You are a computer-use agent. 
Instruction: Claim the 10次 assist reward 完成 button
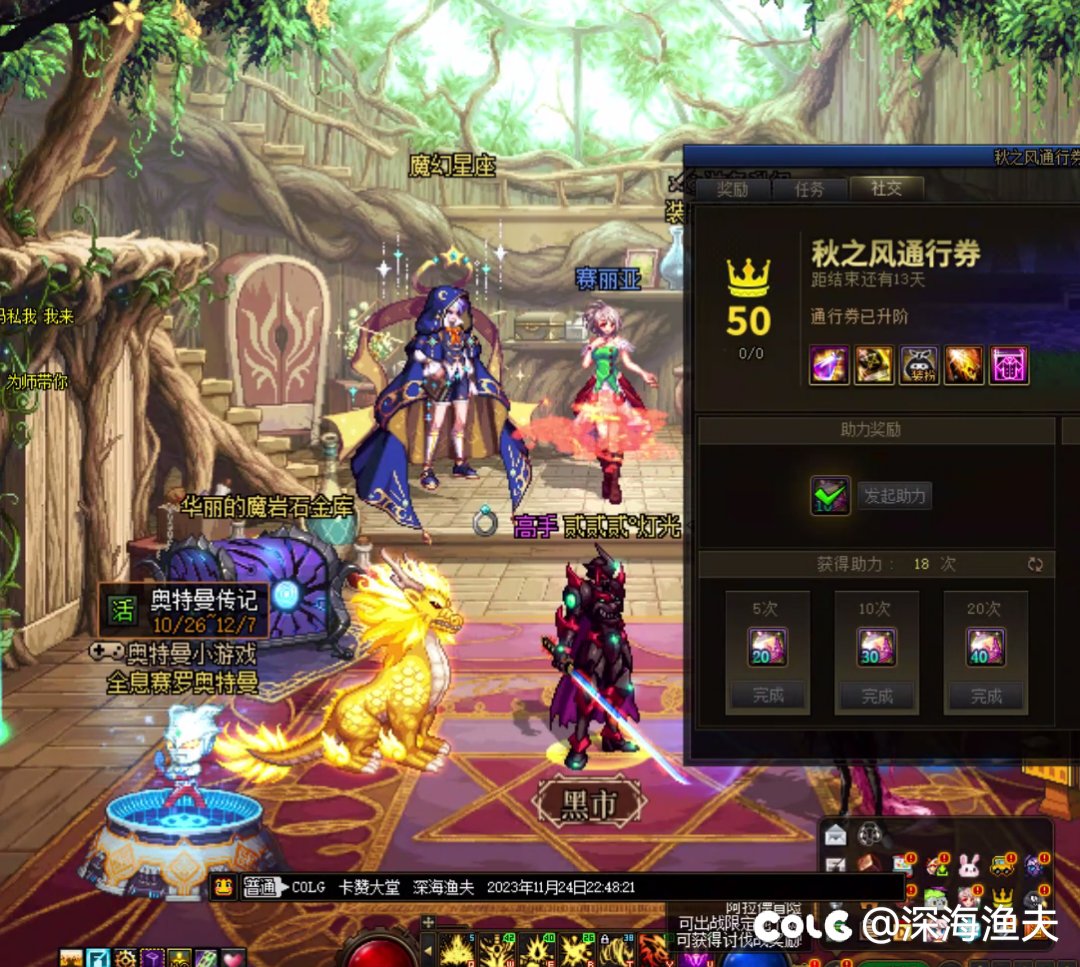[x=877, y=695]
